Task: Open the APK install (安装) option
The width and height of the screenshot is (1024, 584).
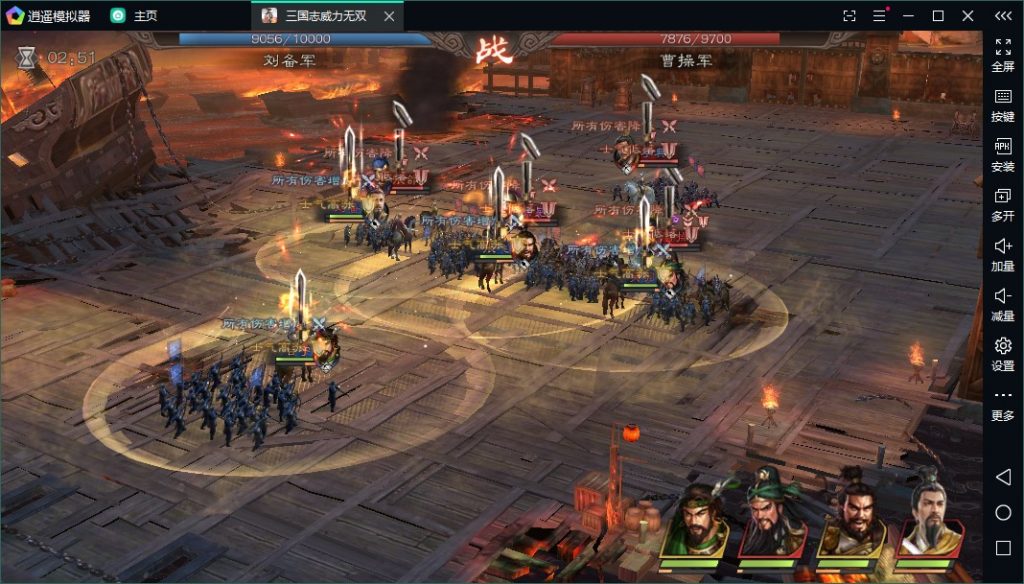Action: (1002, 153)
